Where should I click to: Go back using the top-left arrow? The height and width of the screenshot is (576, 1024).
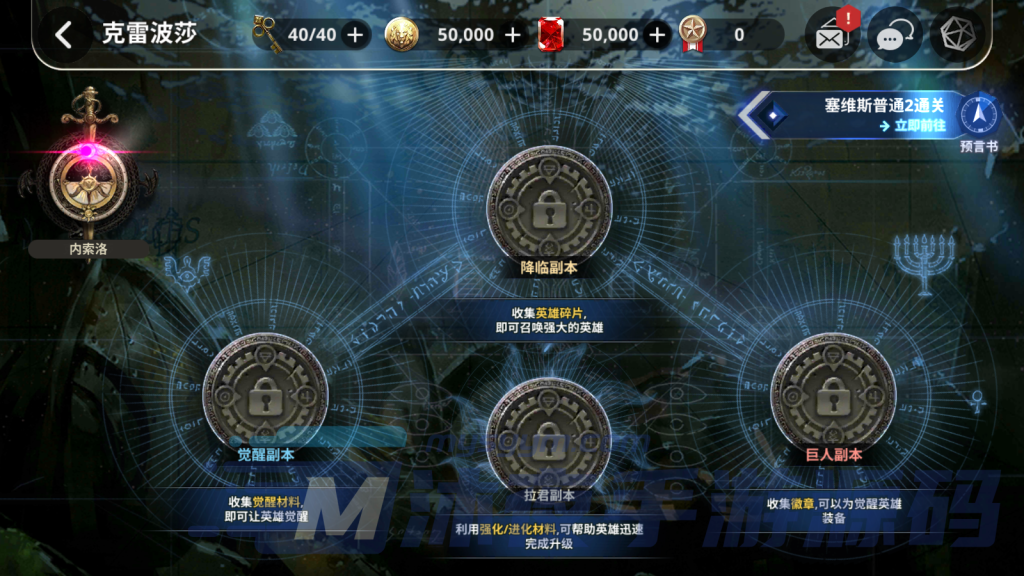pyautogui.click(x=64, y=35)
